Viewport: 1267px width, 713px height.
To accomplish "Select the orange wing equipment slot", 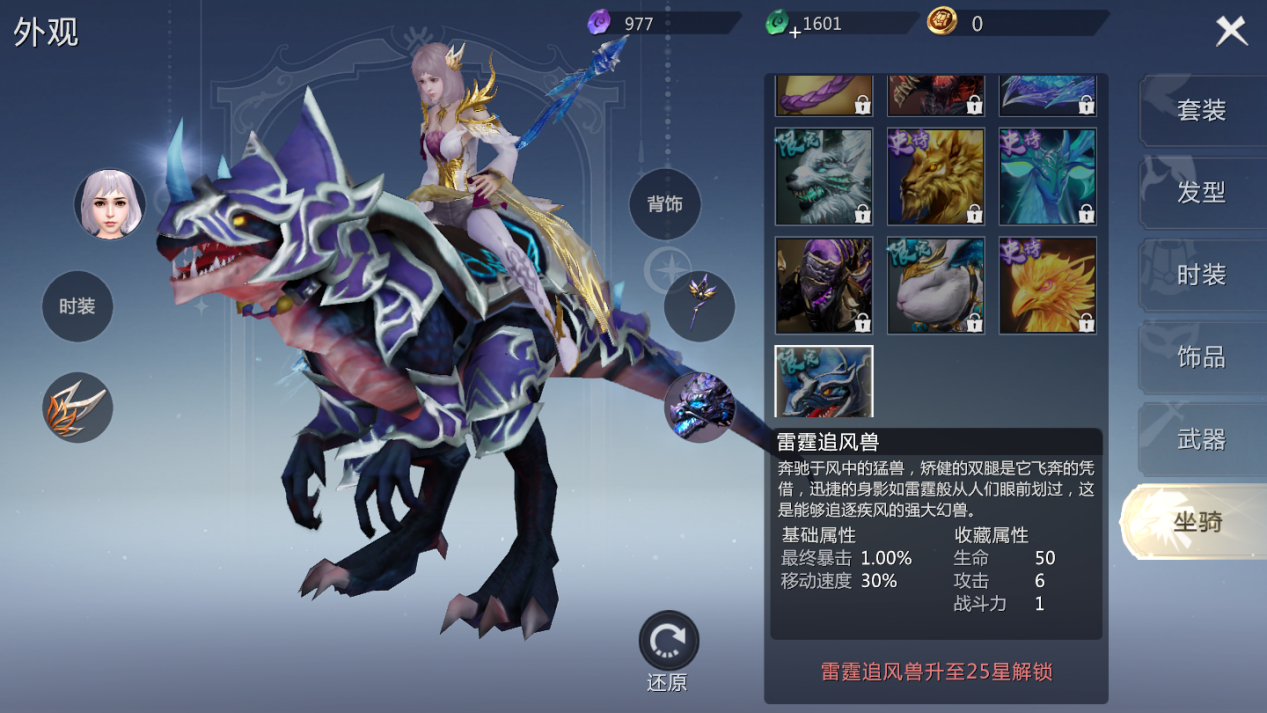I will [x=77, y=408].
